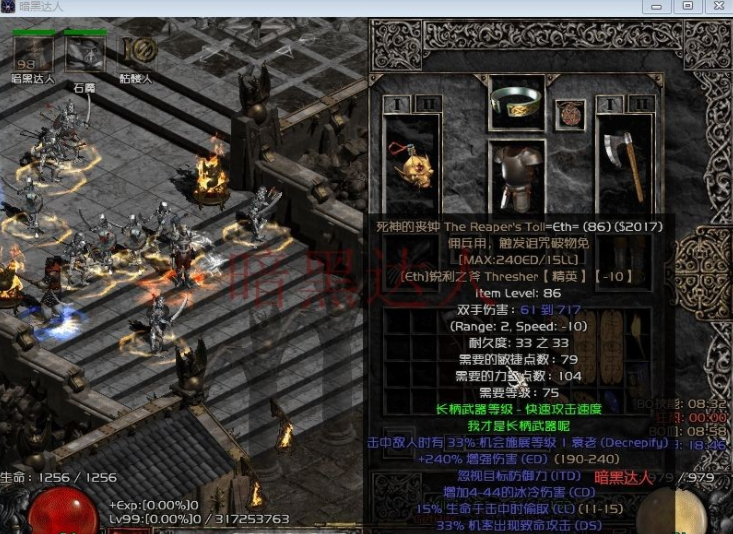Choose weapon tab I above the axe
Image resolution: width=733 pixels, height=534 pixels.
(x=610, y=103)
